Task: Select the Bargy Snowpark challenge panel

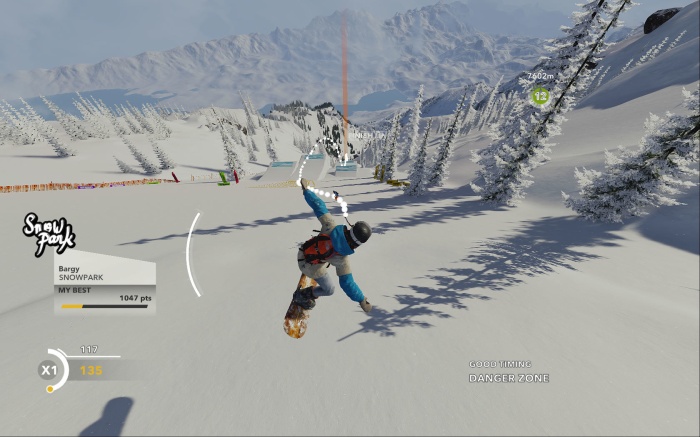Action: (x=105, y=288)
